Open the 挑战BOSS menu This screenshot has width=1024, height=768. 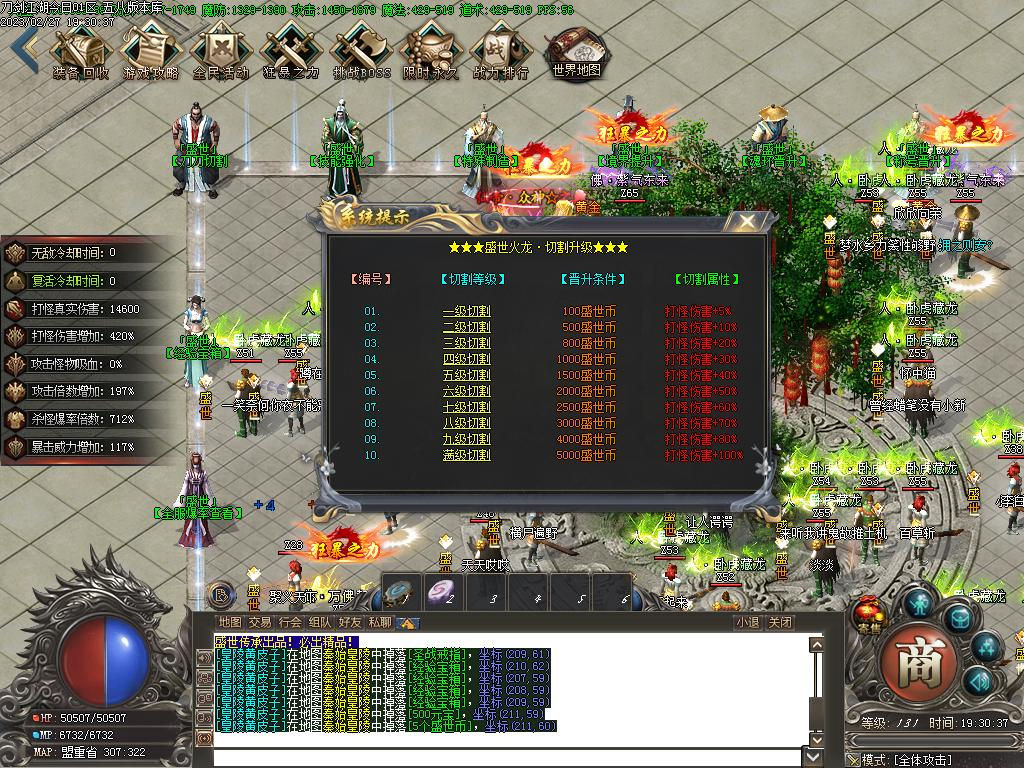(x=361, y=50)
